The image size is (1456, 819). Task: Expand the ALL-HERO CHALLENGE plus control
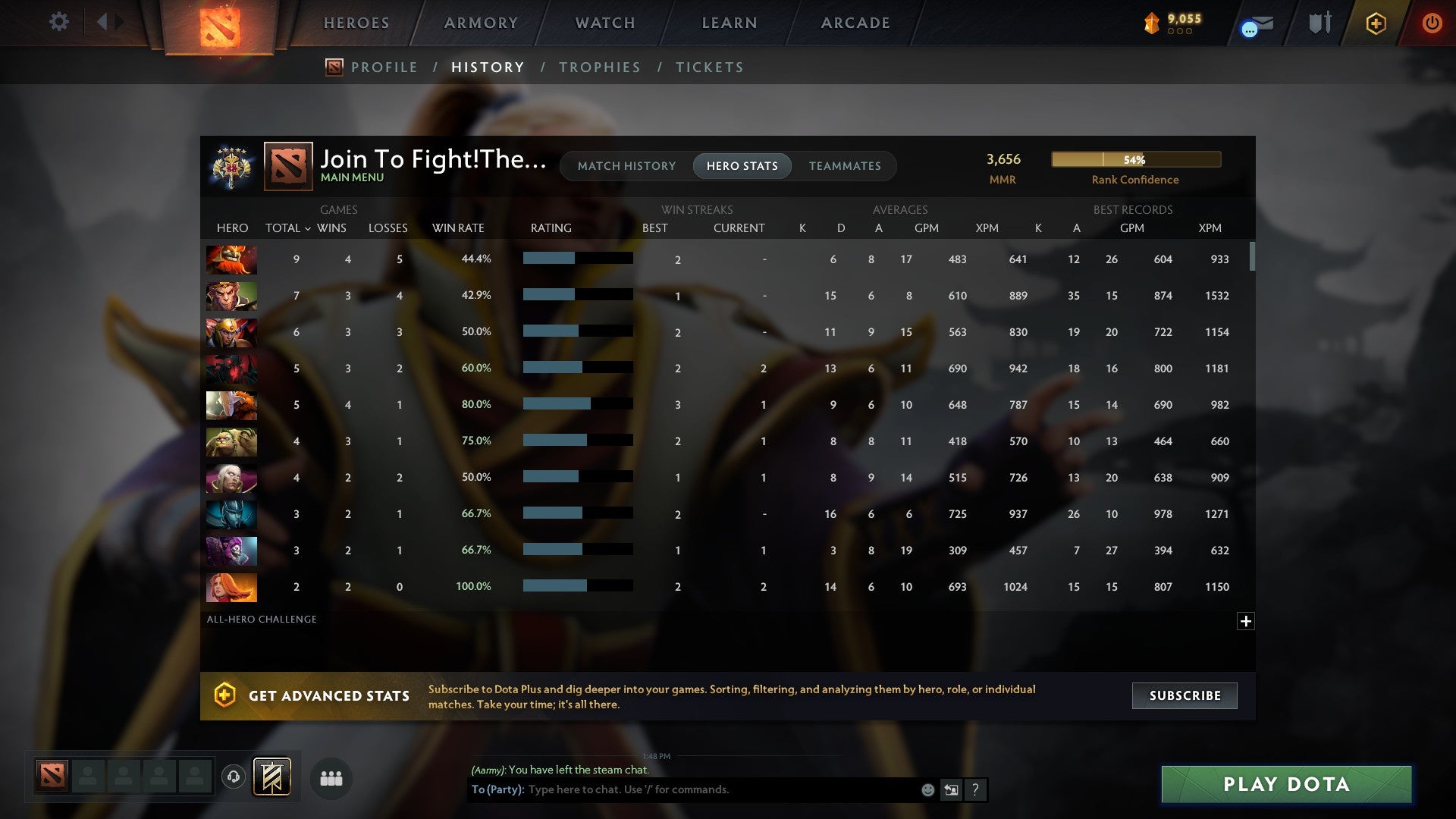1246,621
